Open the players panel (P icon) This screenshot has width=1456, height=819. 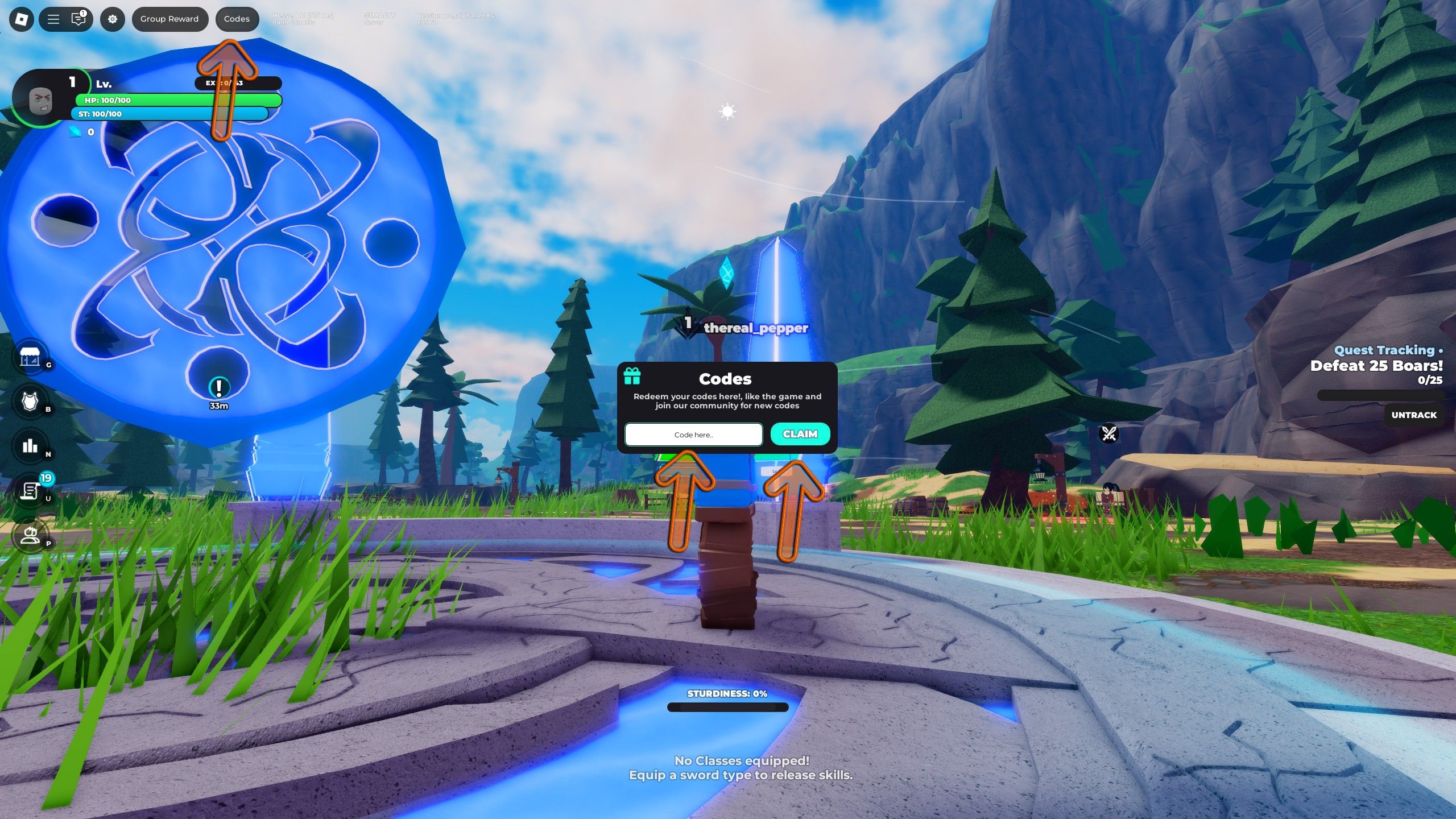click(30, 537)
